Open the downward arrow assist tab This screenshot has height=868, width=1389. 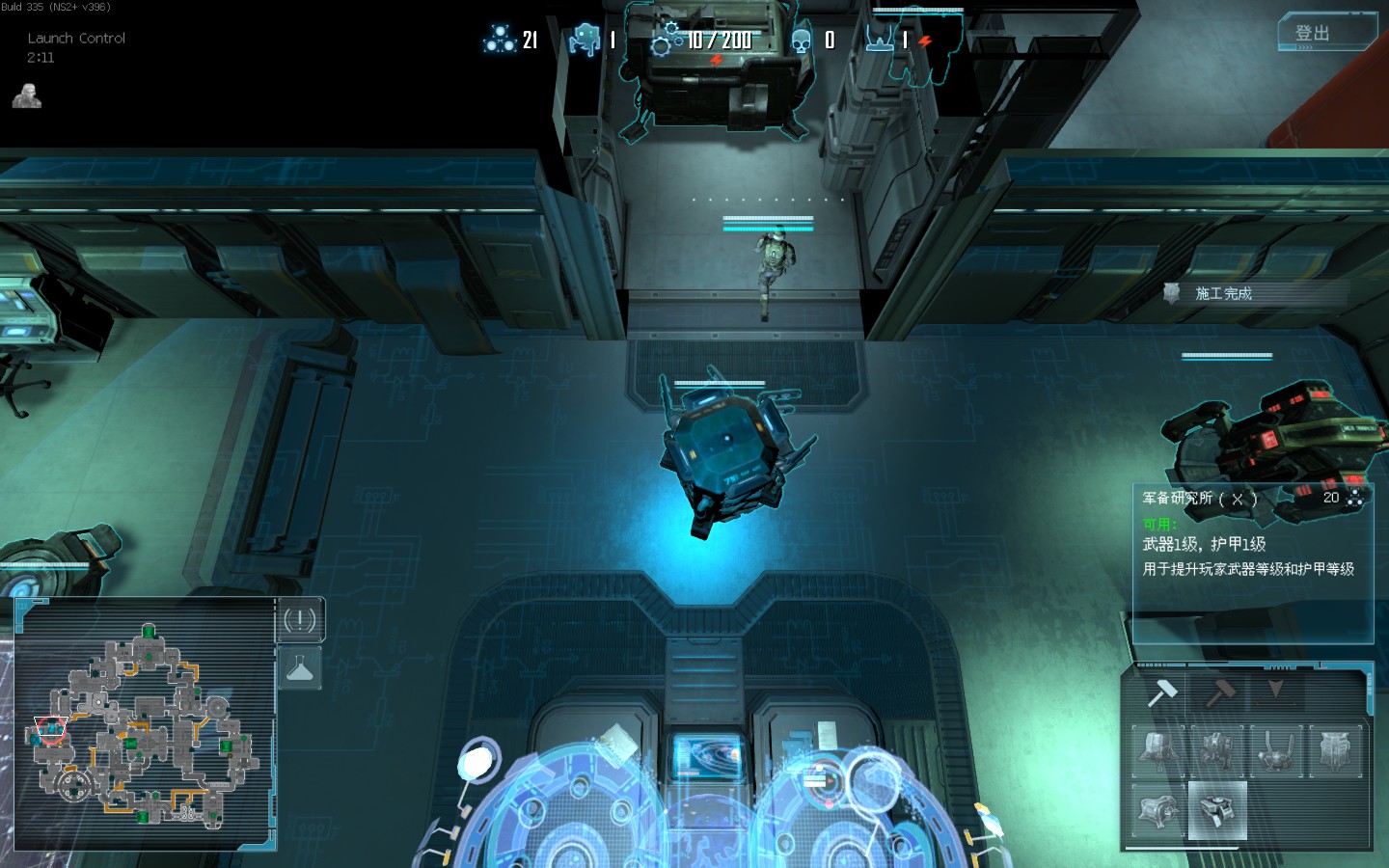[x=1277, y=692]
